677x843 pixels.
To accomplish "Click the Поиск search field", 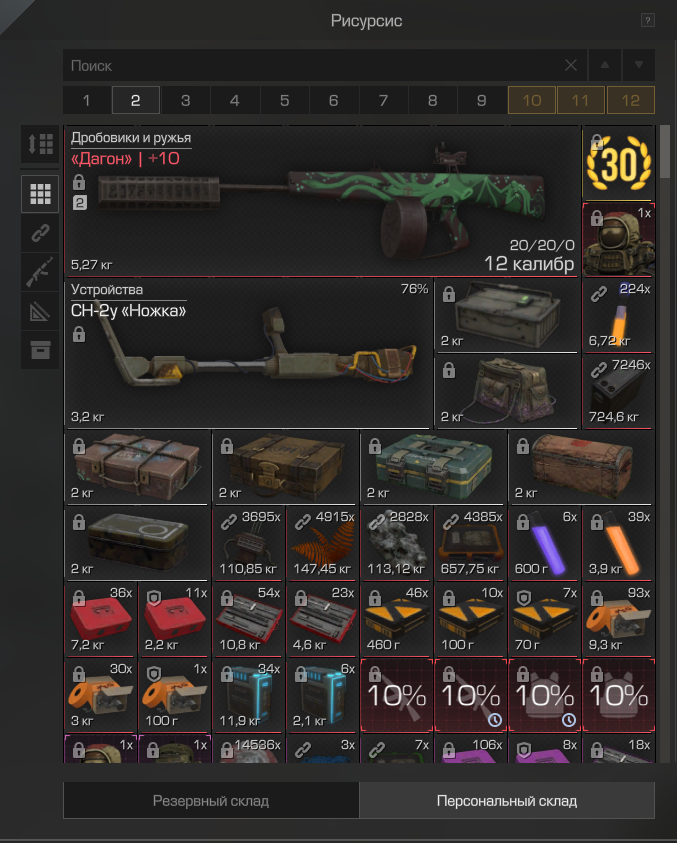I will click(310, 65).
